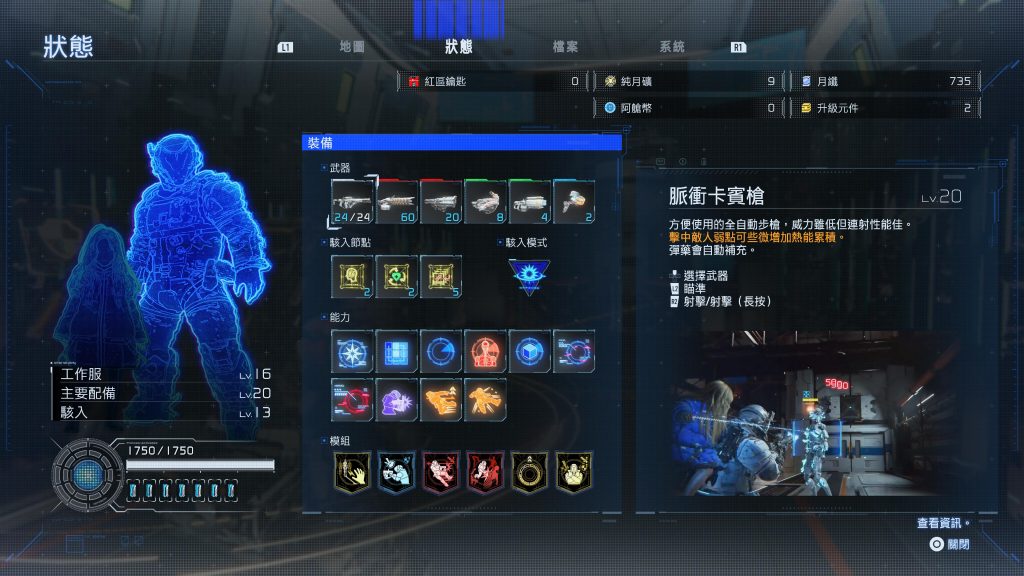1024x576 pixels.
Task: Choose the blue grid ability icon
Action: pyautogui.click(x=397, y=351)
